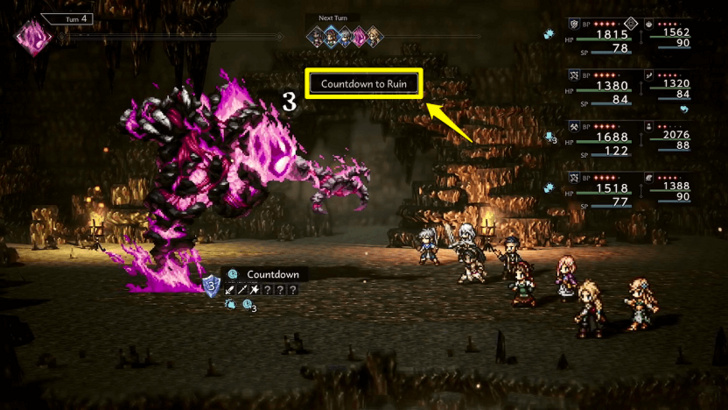Click the purple flame enemy diamond icon
This screenshot has width=728, height=410.
pyautogui.click(x=34, y=38)
